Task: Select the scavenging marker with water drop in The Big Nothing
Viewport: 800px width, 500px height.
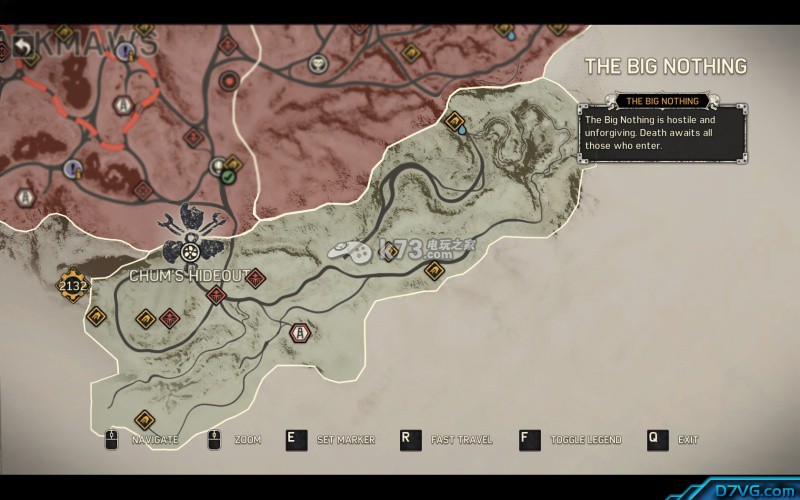Action: tap(456, 124)
